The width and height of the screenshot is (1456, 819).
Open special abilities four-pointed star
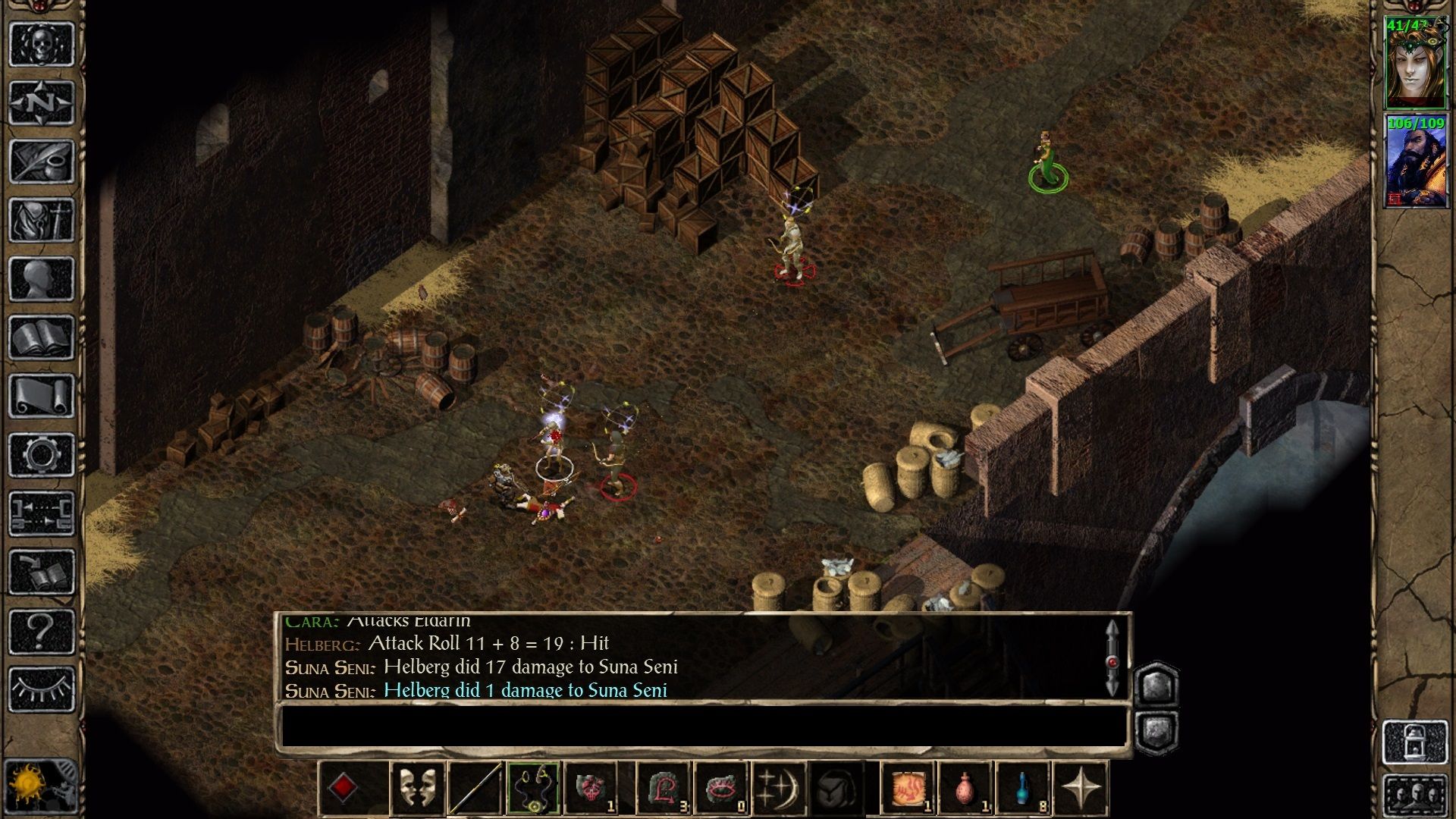[1081, 788]
